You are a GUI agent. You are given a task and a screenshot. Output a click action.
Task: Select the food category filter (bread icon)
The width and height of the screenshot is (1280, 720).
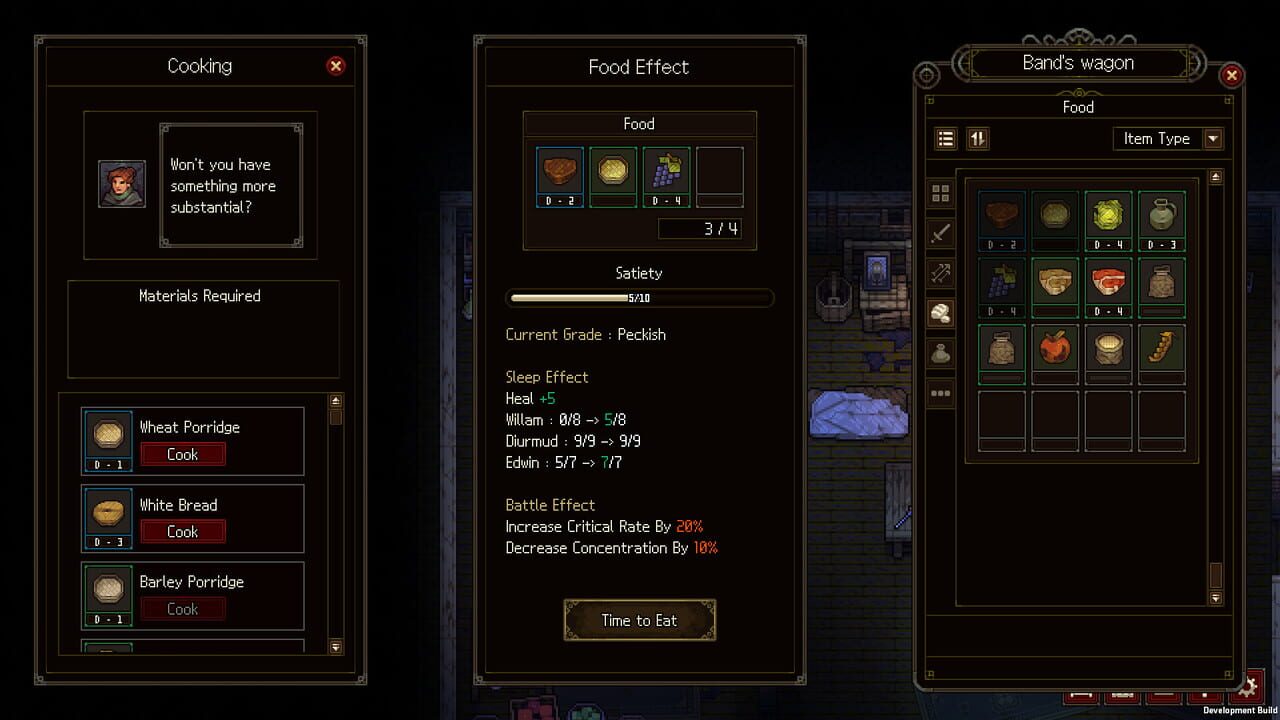pyautogui.click(x=940, y=312)
